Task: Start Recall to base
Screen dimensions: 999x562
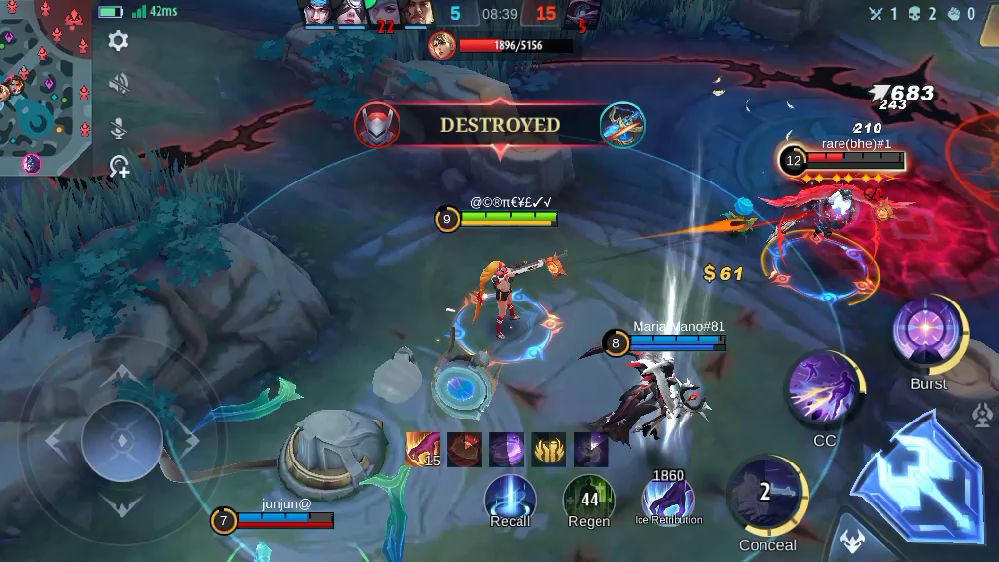Action: point(510,497)
